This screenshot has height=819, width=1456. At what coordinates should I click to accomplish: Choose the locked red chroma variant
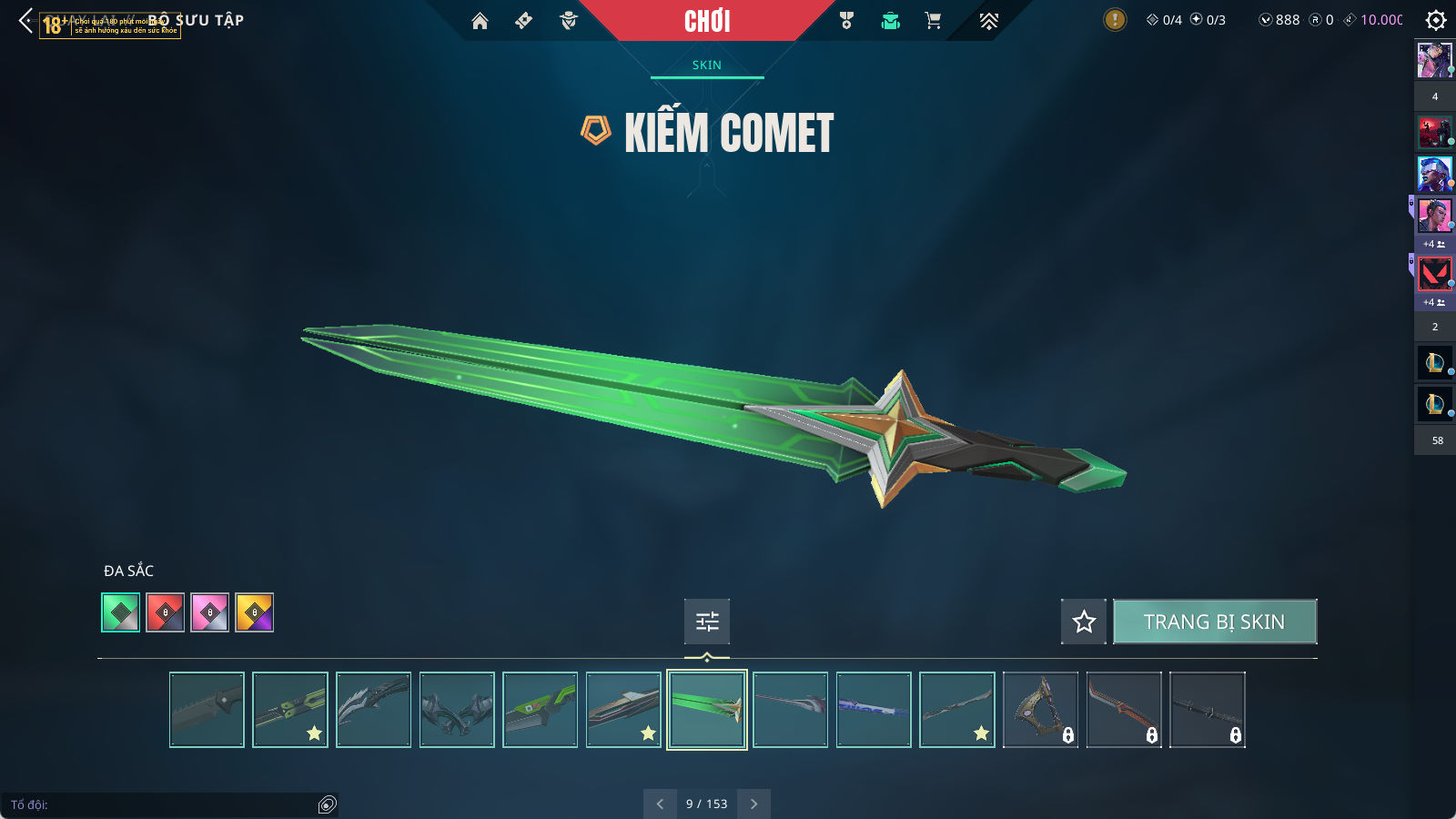coord(166,612)
